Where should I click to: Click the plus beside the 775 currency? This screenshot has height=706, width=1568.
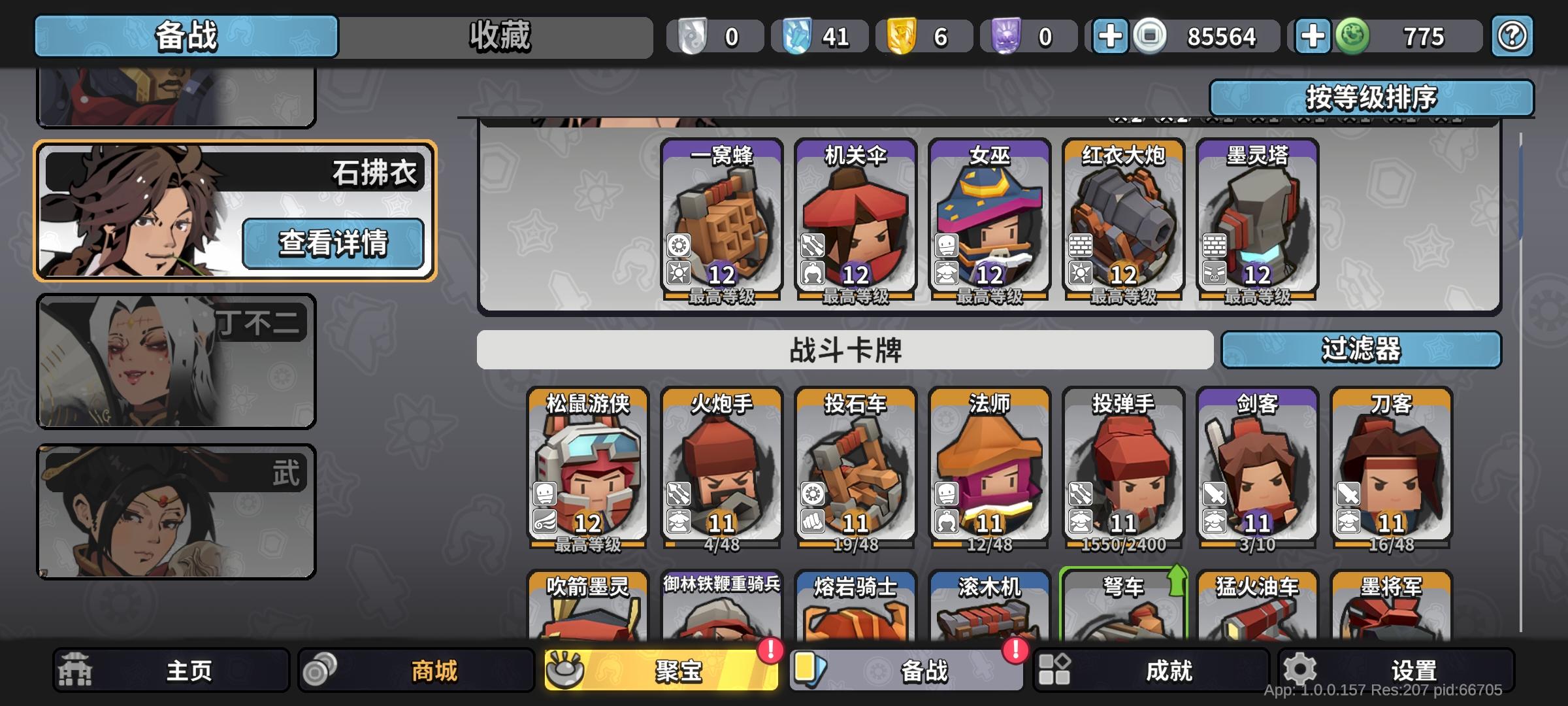tap(1313, 37)
